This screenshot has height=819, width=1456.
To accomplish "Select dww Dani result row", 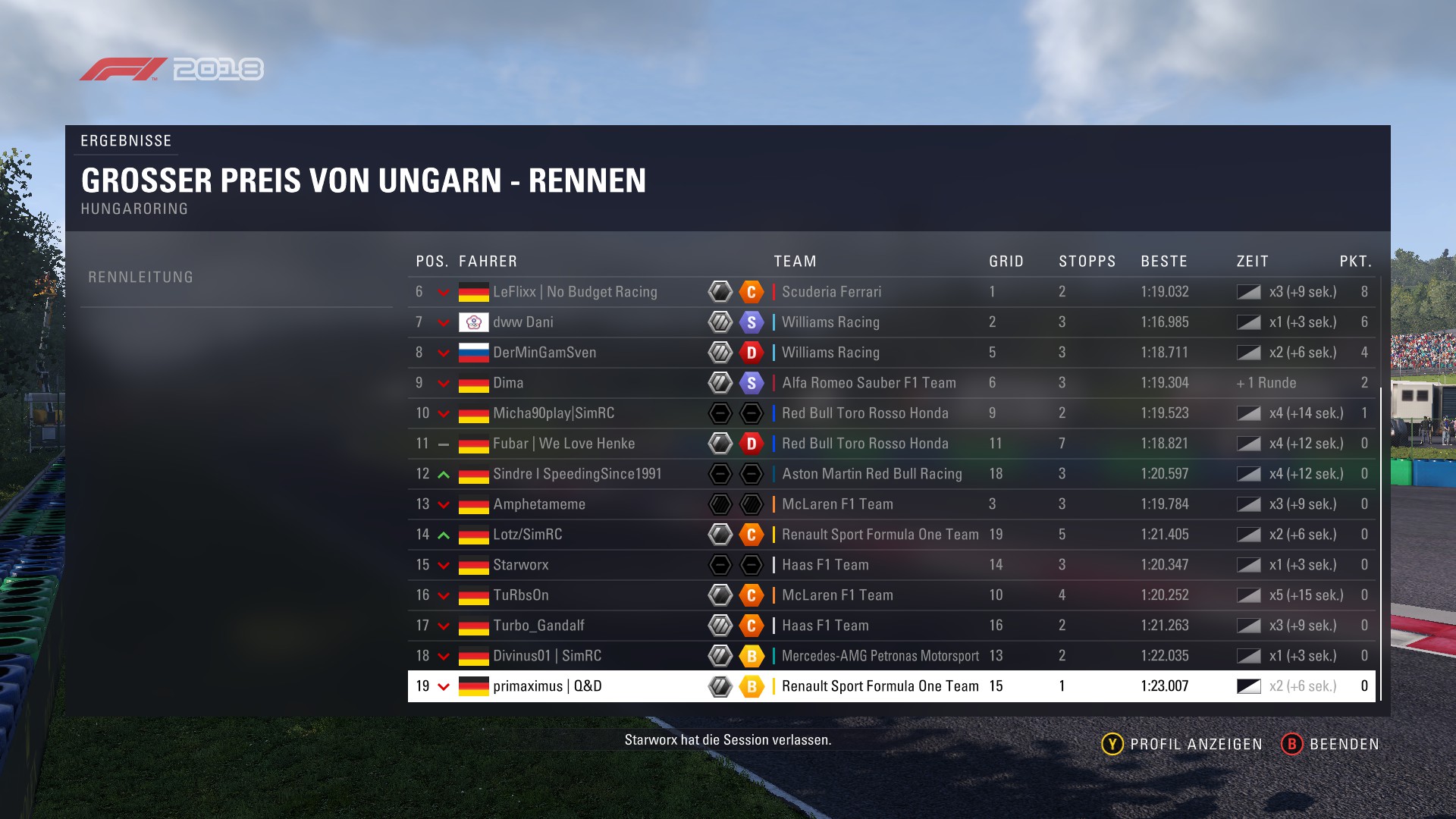I will tap(523, 322).
